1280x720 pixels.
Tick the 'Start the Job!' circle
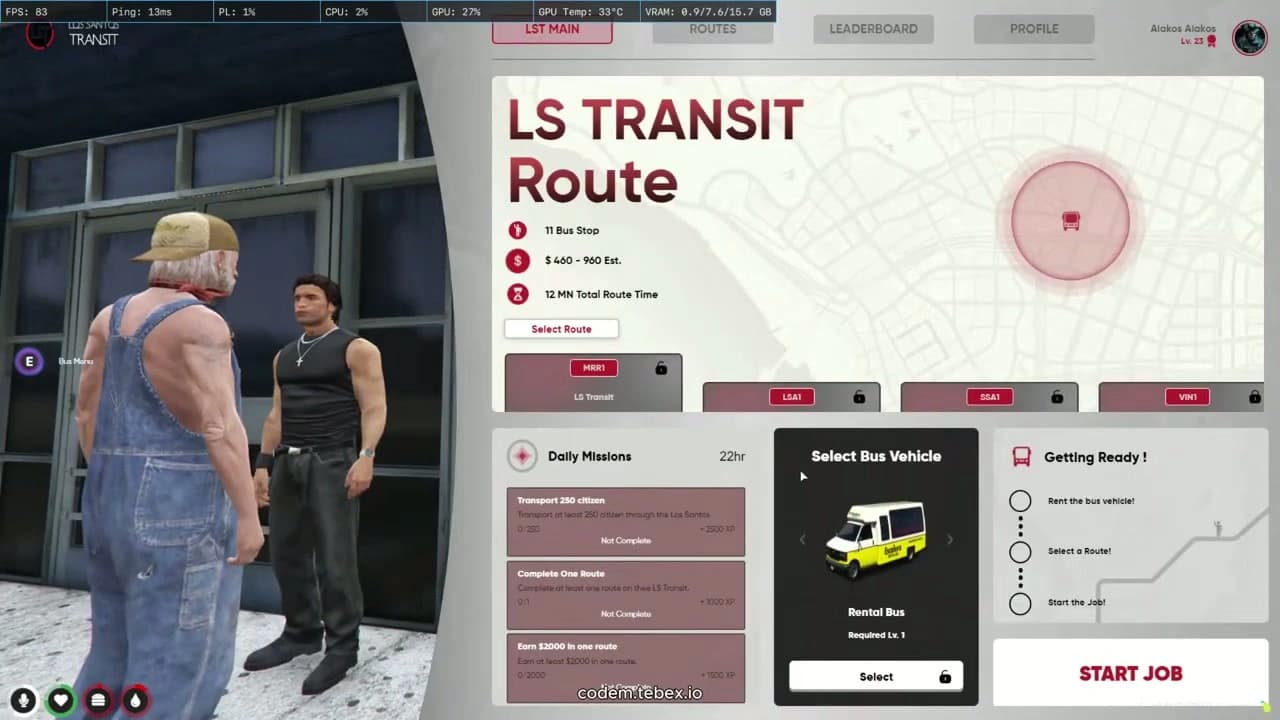1020,602
